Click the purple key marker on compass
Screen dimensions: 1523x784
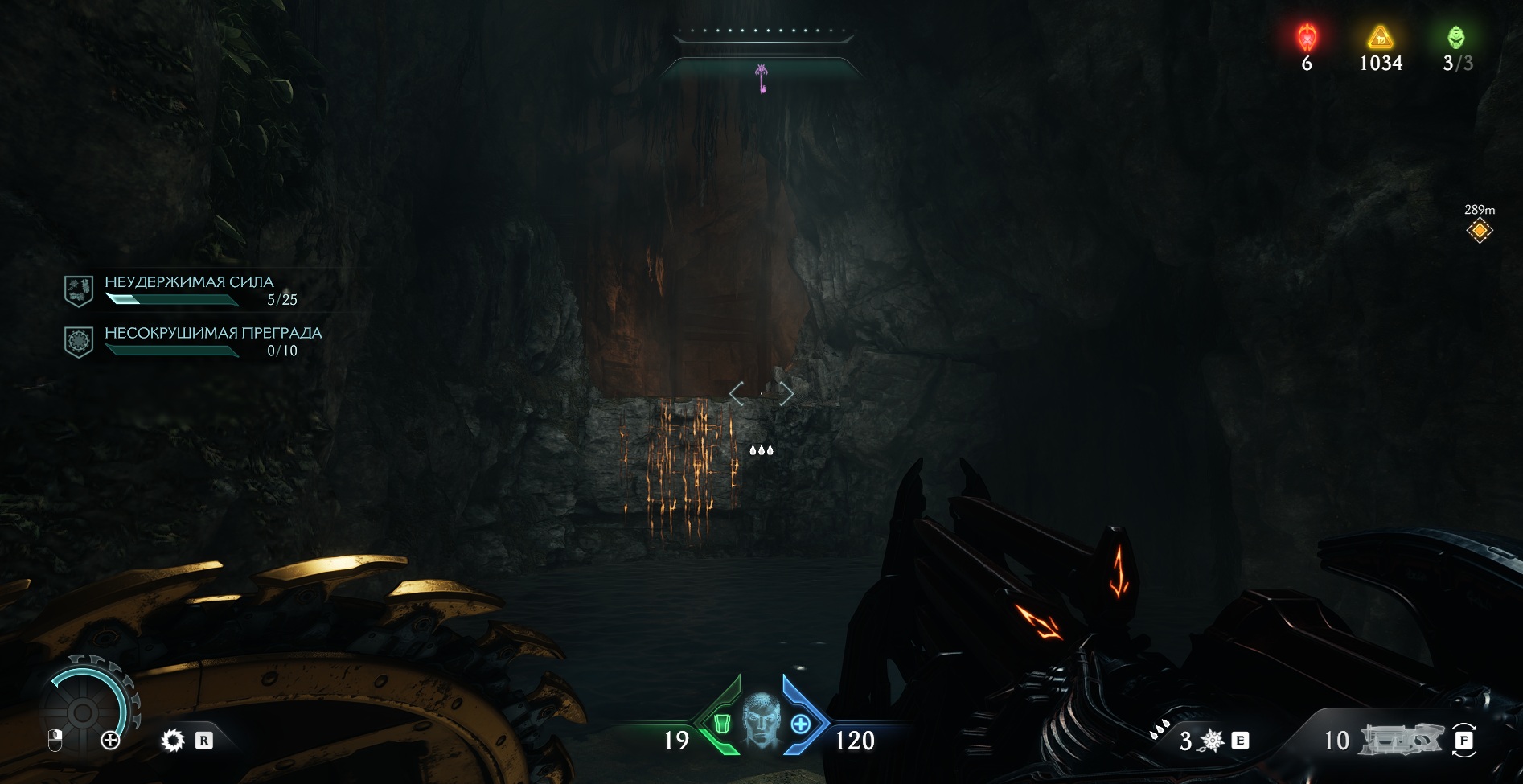761,78
